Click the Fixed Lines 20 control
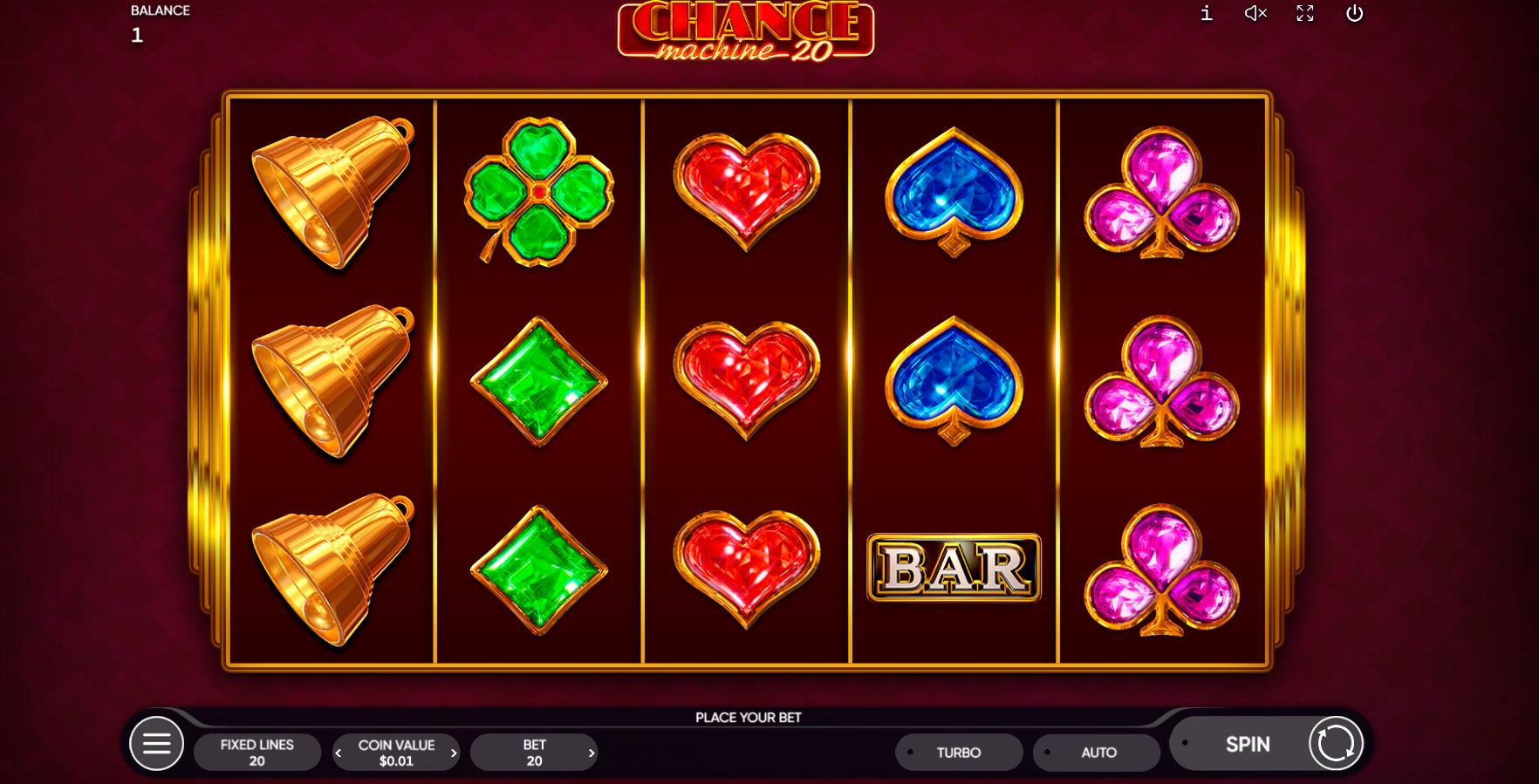1539x784 pixels. (x=257, y=751)
